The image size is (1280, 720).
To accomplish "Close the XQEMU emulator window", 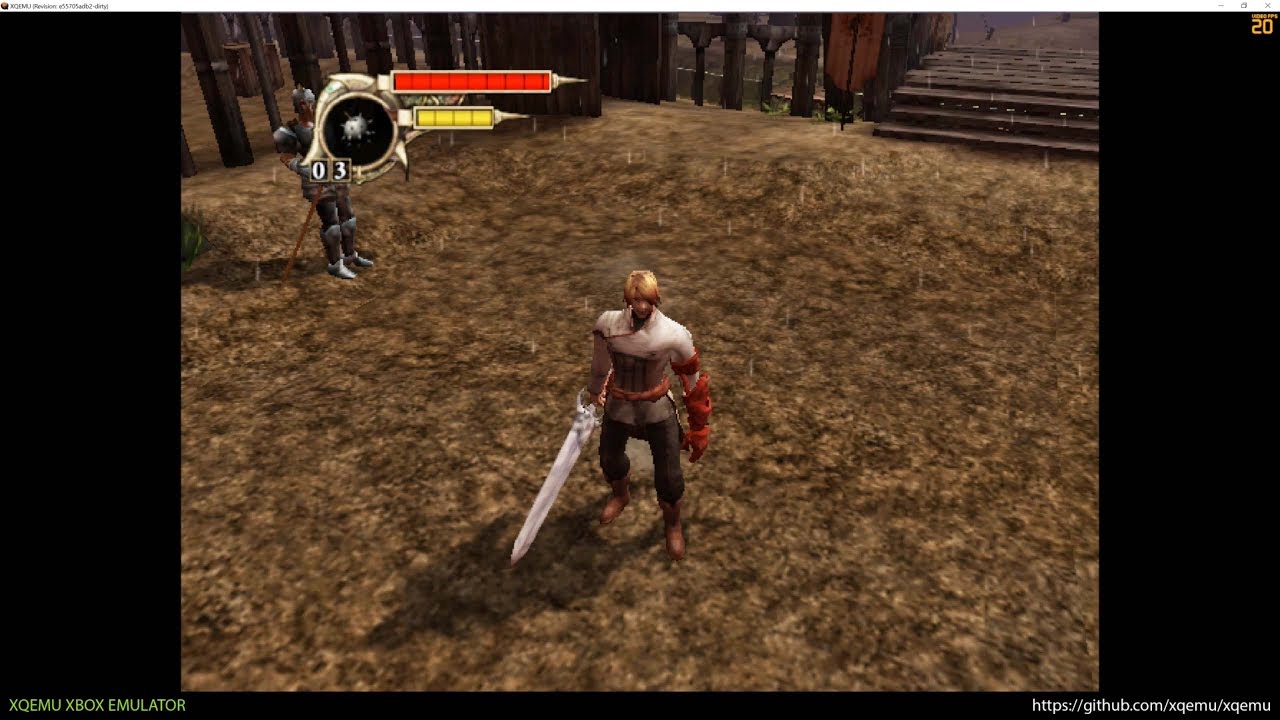I will click(1267, 6).
